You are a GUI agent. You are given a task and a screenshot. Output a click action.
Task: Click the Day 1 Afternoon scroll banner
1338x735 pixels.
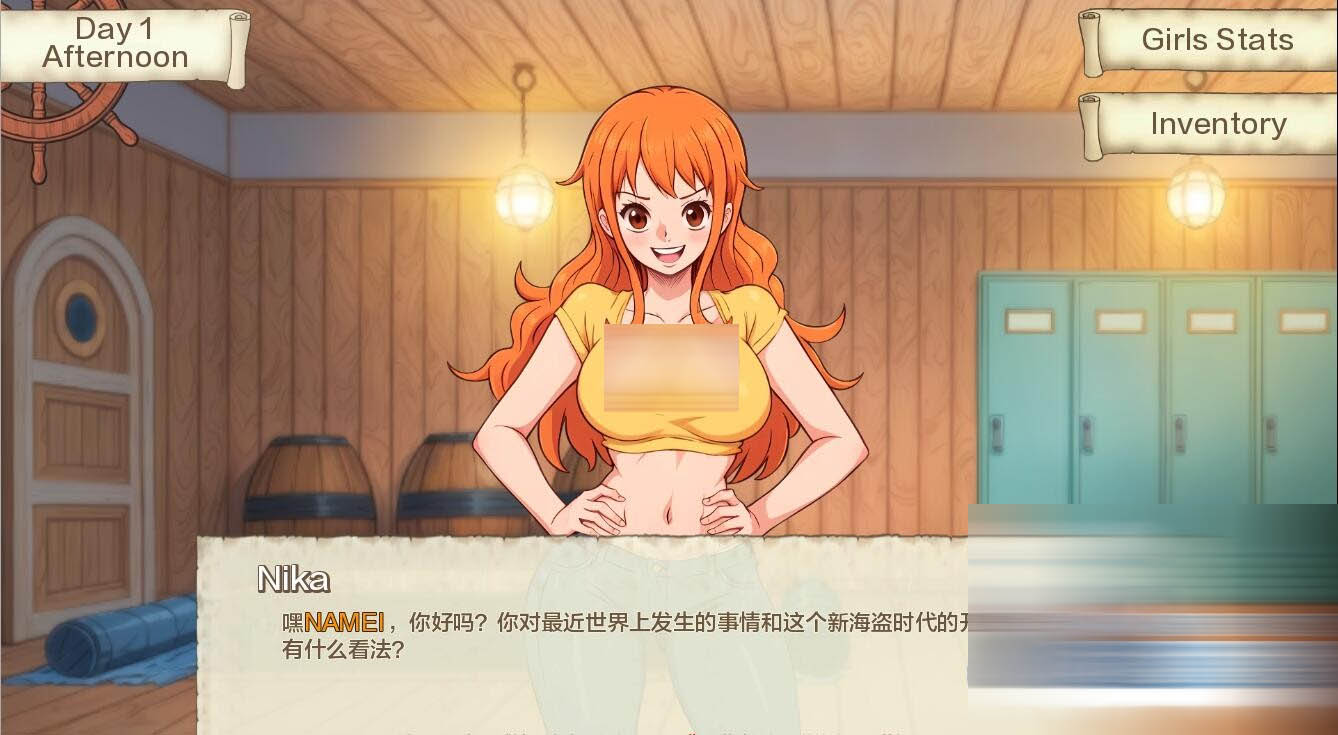(x=115, y=45)
